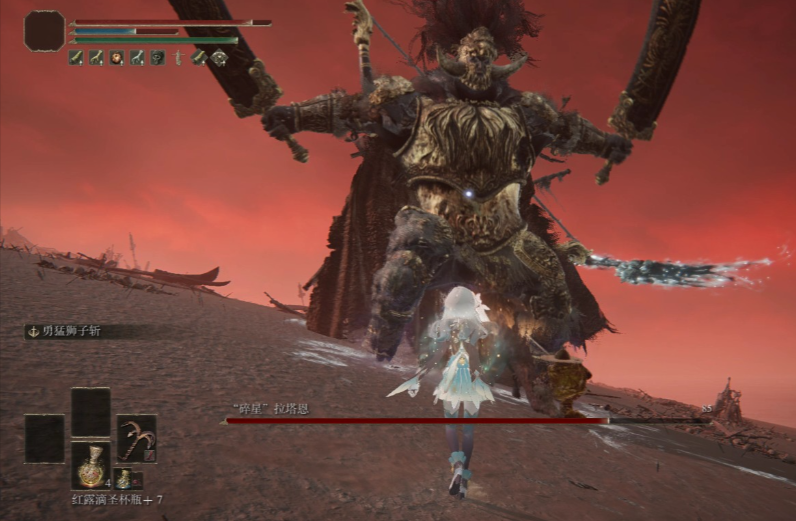Image resolution: width=796 pixels, height=521 pixels.
Task: Click the empty left-hand armament slot
Action: [45, 438]
